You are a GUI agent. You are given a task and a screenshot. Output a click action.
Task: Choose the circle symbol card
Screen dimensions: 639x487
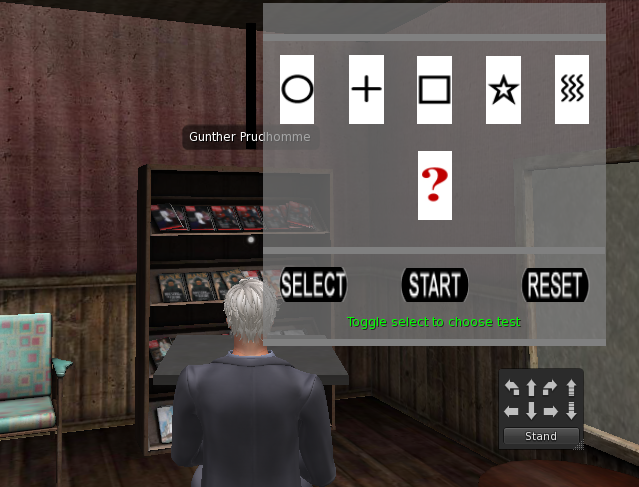[297, 89]
